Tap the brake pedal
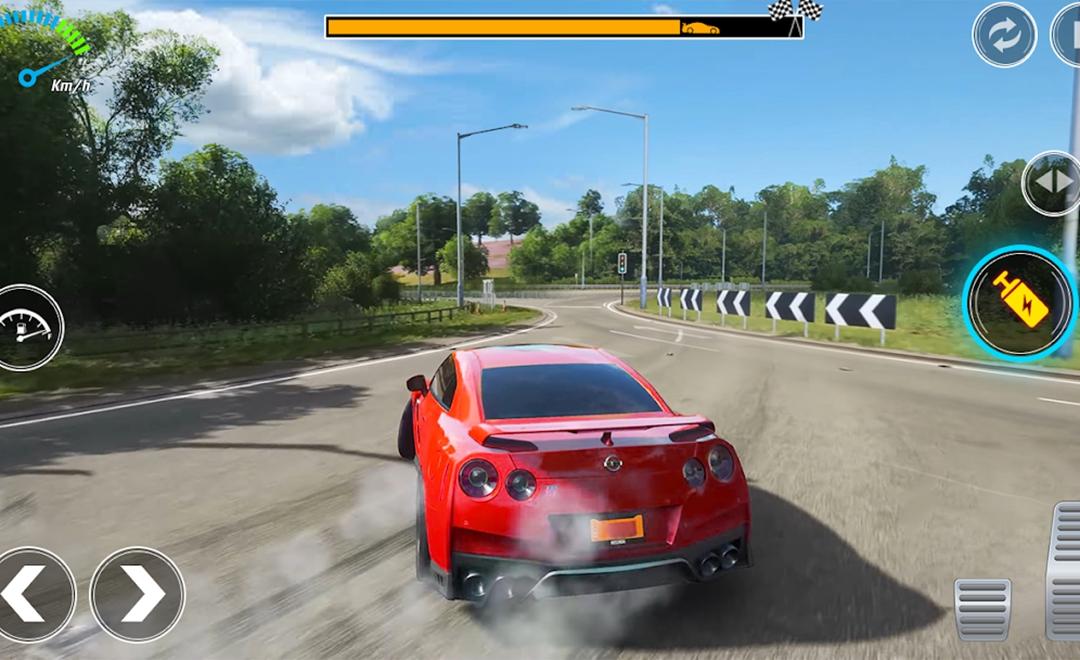The height and width of the screenshot is (660, 1080). coord(983,607)
